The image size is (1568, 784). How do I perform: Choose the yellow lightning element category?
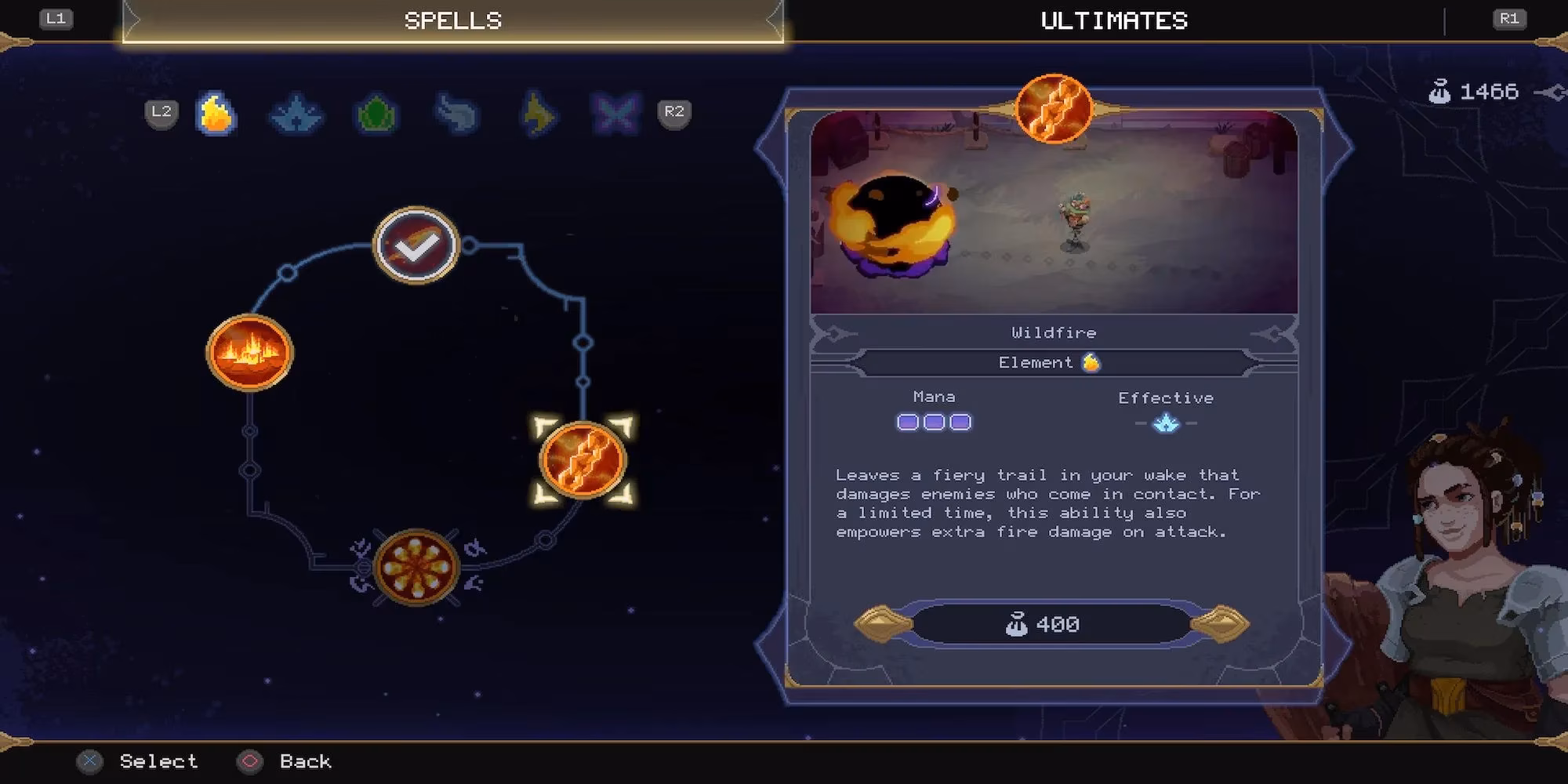[538, 114]
